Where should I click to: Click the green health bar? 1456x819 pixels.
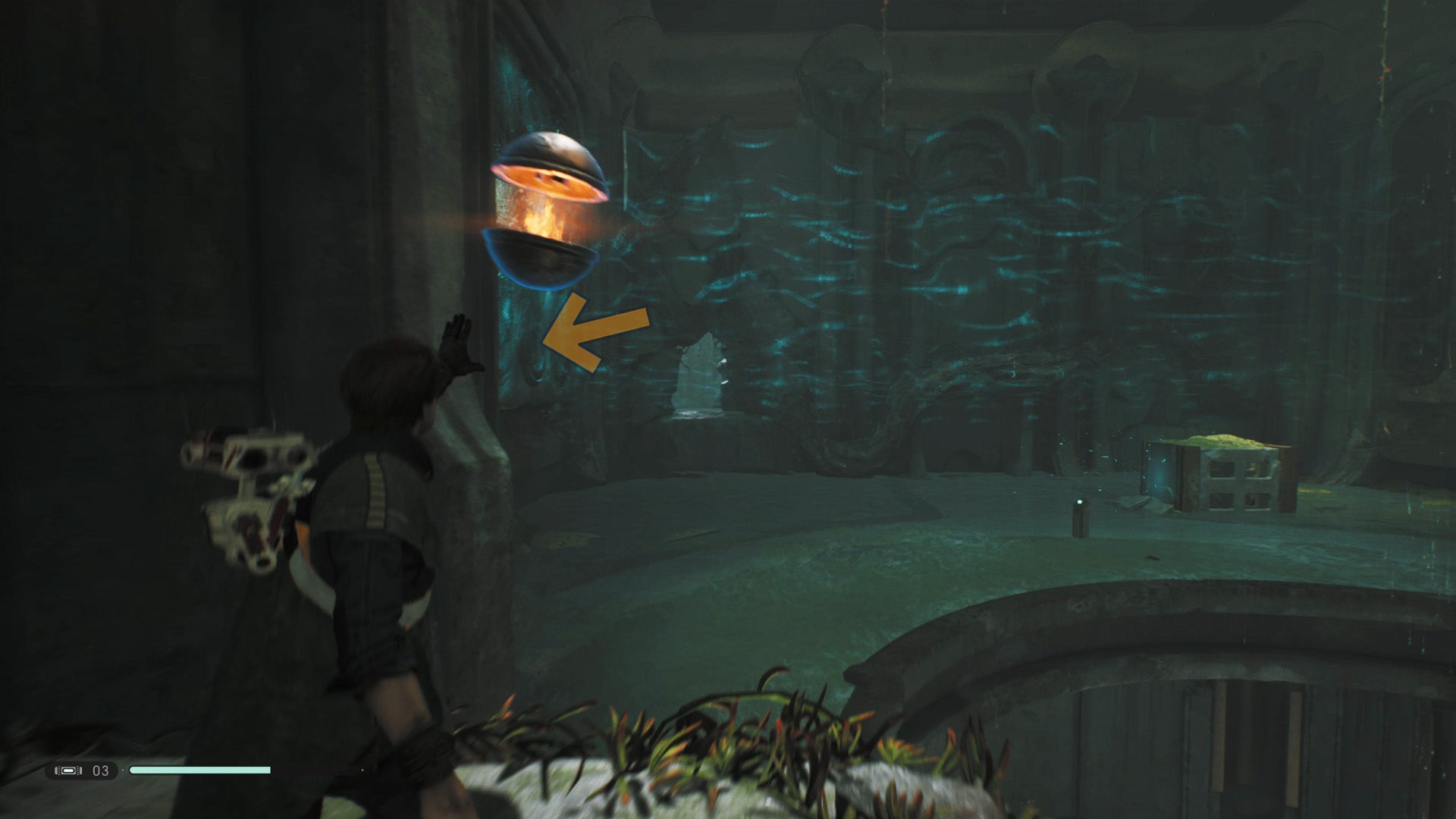[x=201, y=770]
